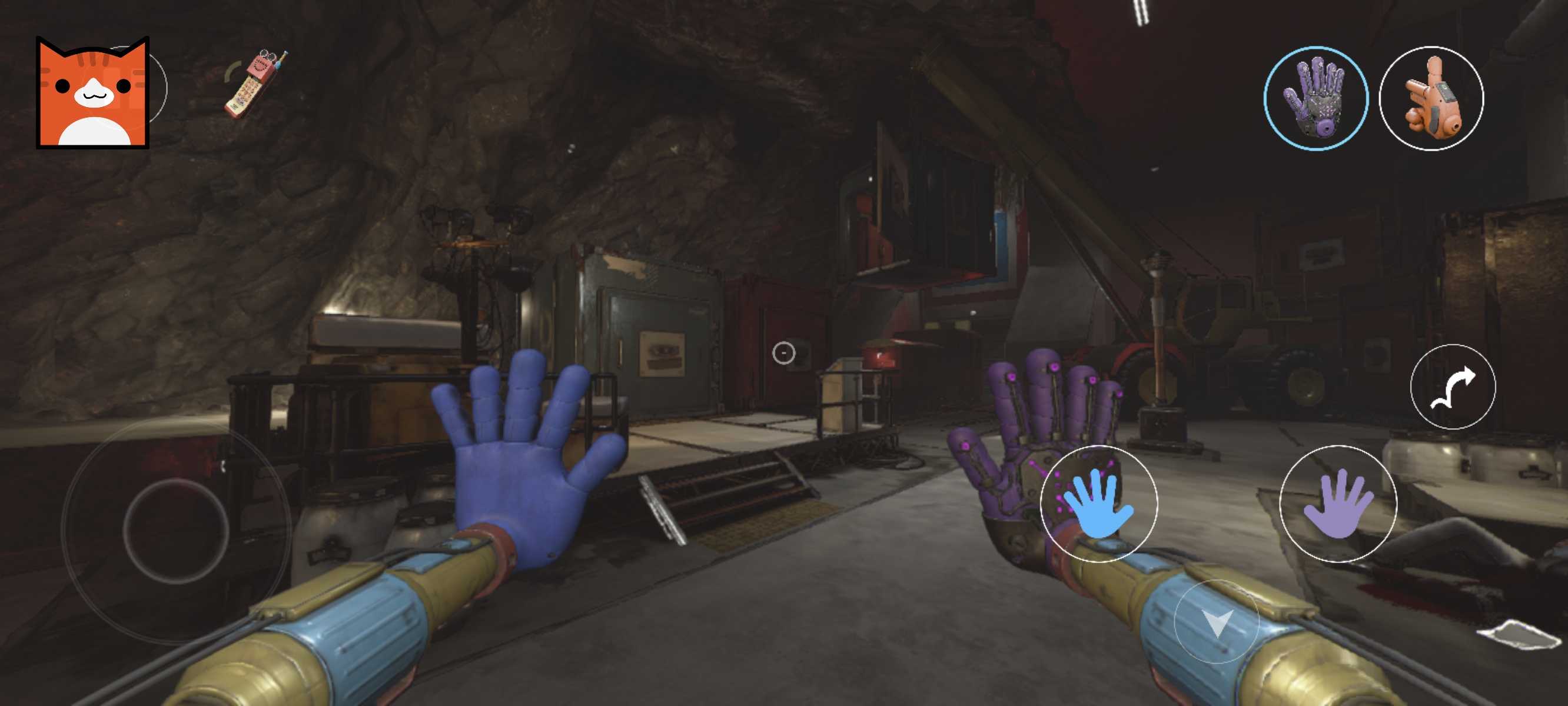Touch the virtual movement joystick
The height and width of the screenshot is (706, 1568).
176,531
